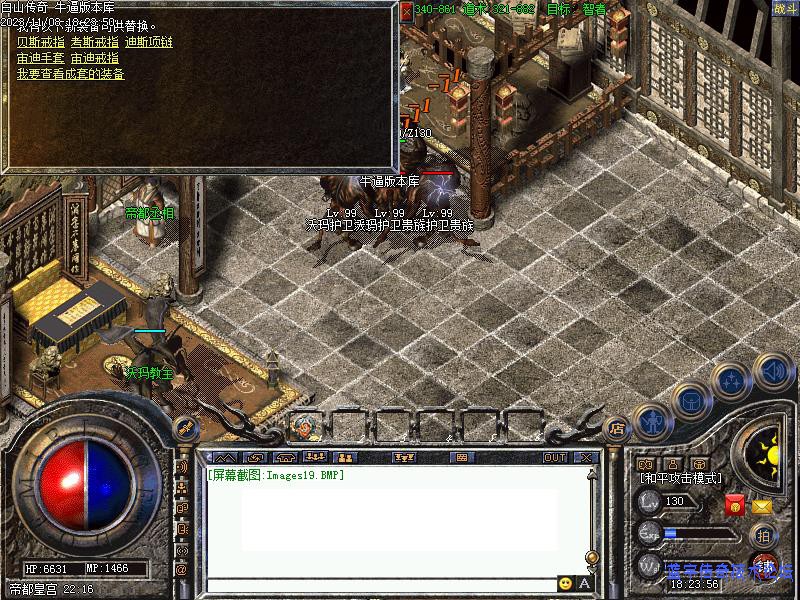Focus the chat text input field

[380, 583]
